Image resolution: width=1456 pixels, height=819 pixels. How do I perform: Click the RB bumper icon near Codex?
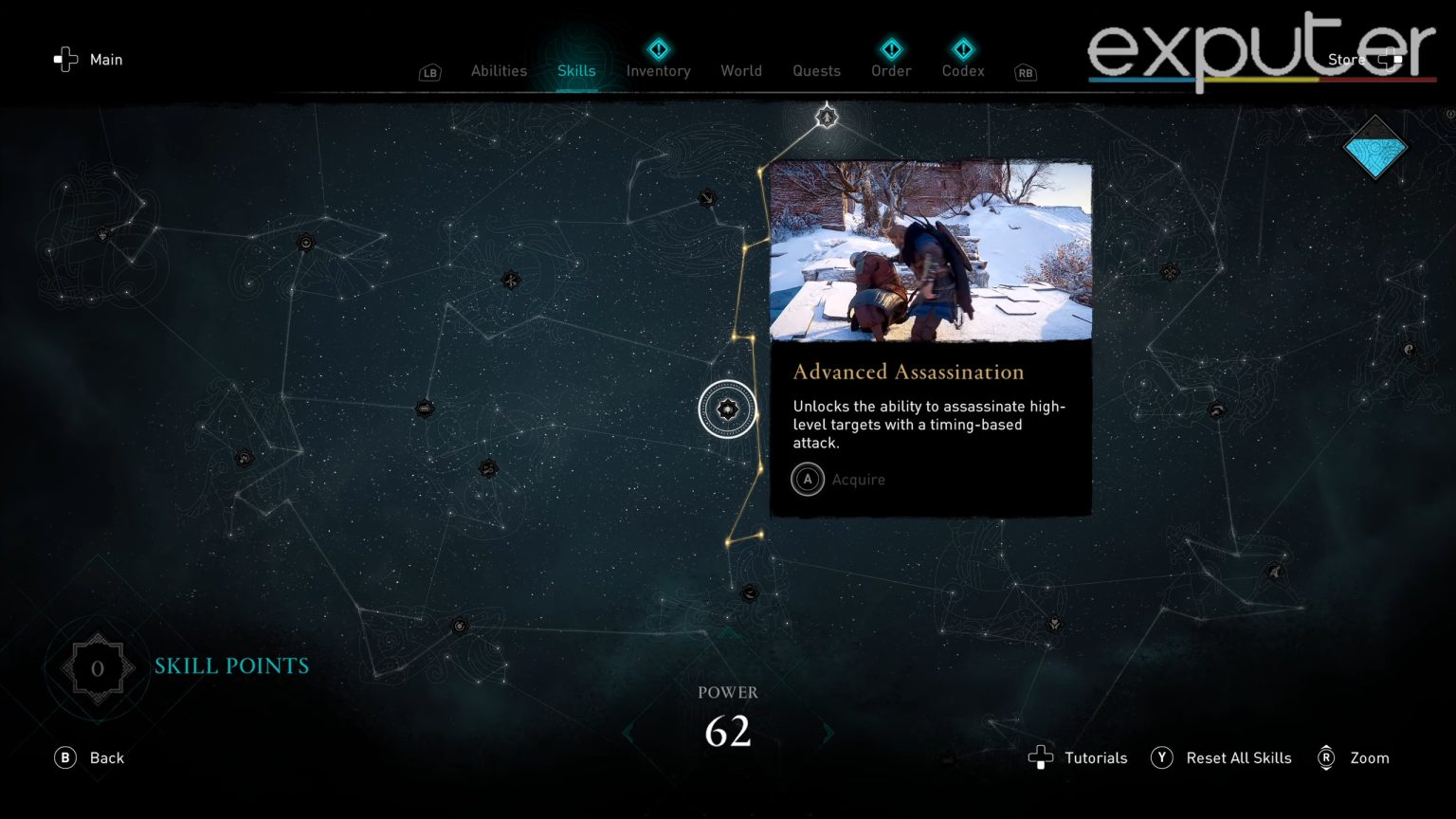coord(1024,73)
